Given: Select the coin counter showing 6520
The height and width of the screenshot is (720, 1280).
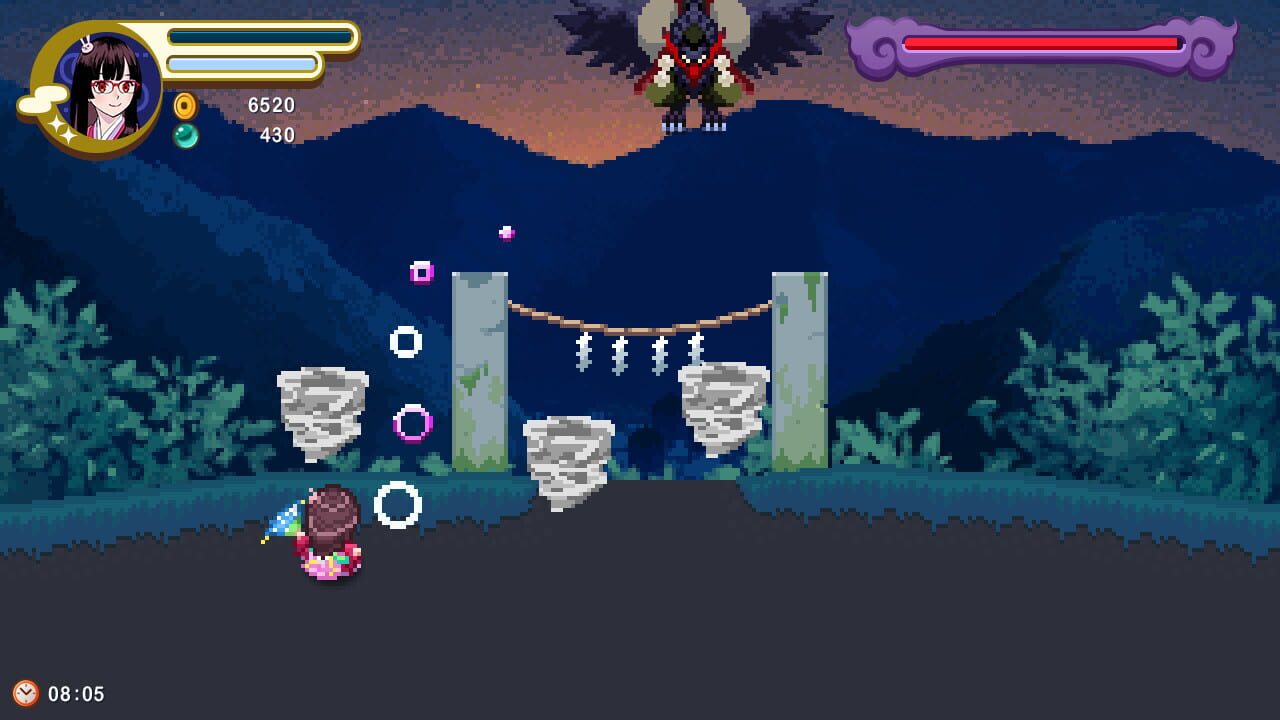Looking at the screenshot, I should (x=273, y=105).
